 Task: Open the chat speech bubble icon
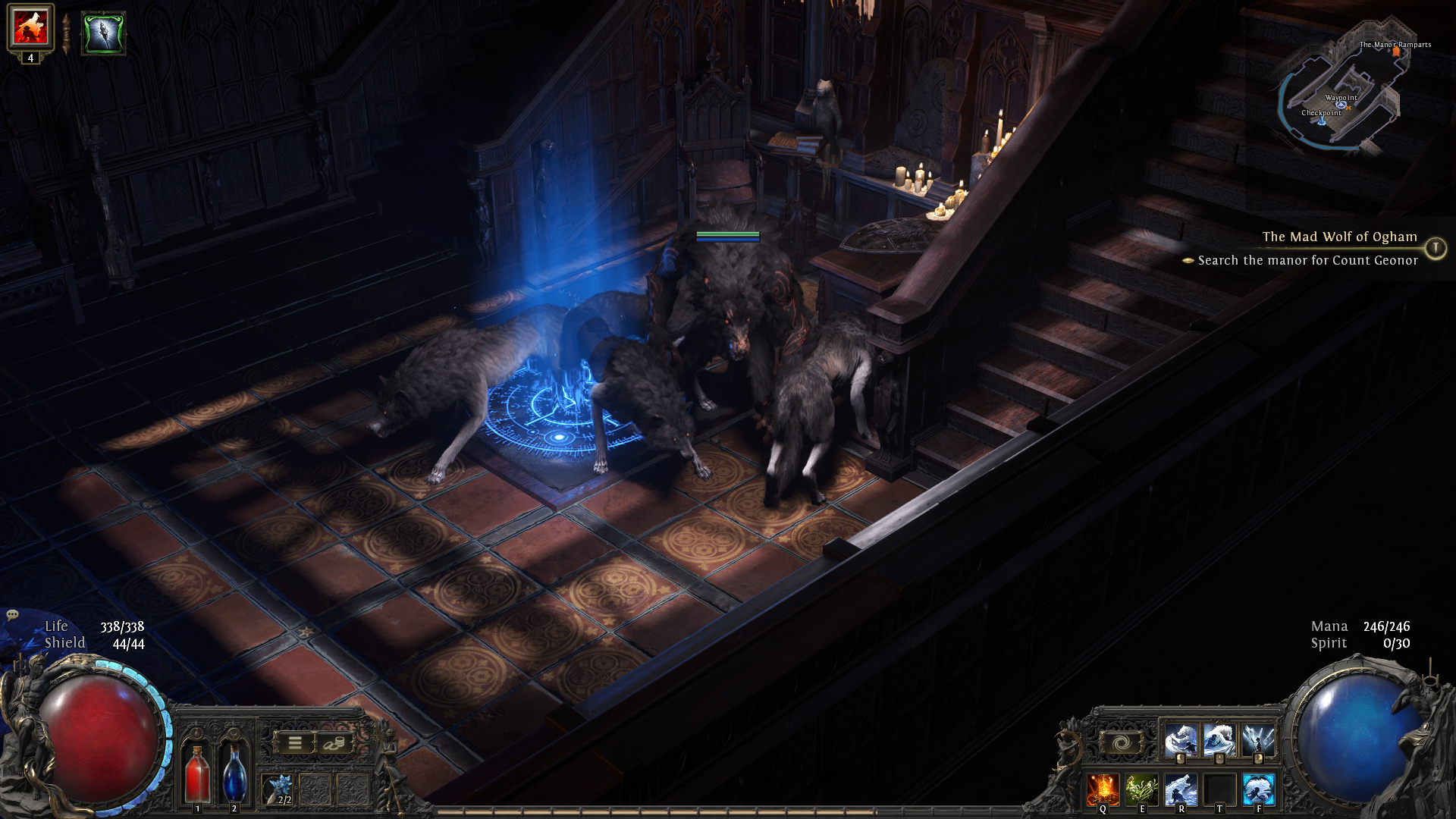pos(12,615)
